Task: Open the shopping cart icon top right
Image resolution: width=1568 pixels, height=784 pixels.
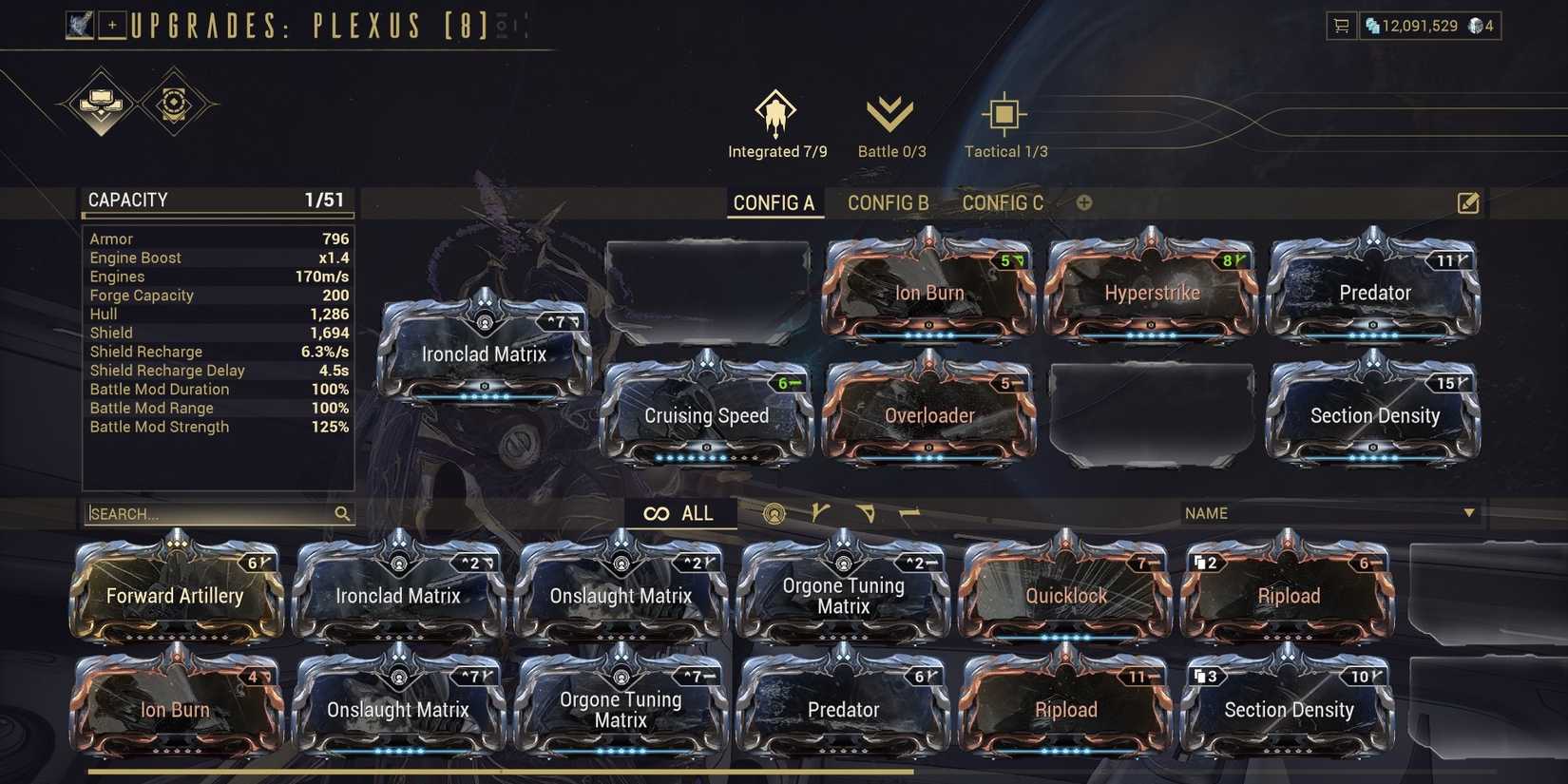Action: (x=1340, y=26)
